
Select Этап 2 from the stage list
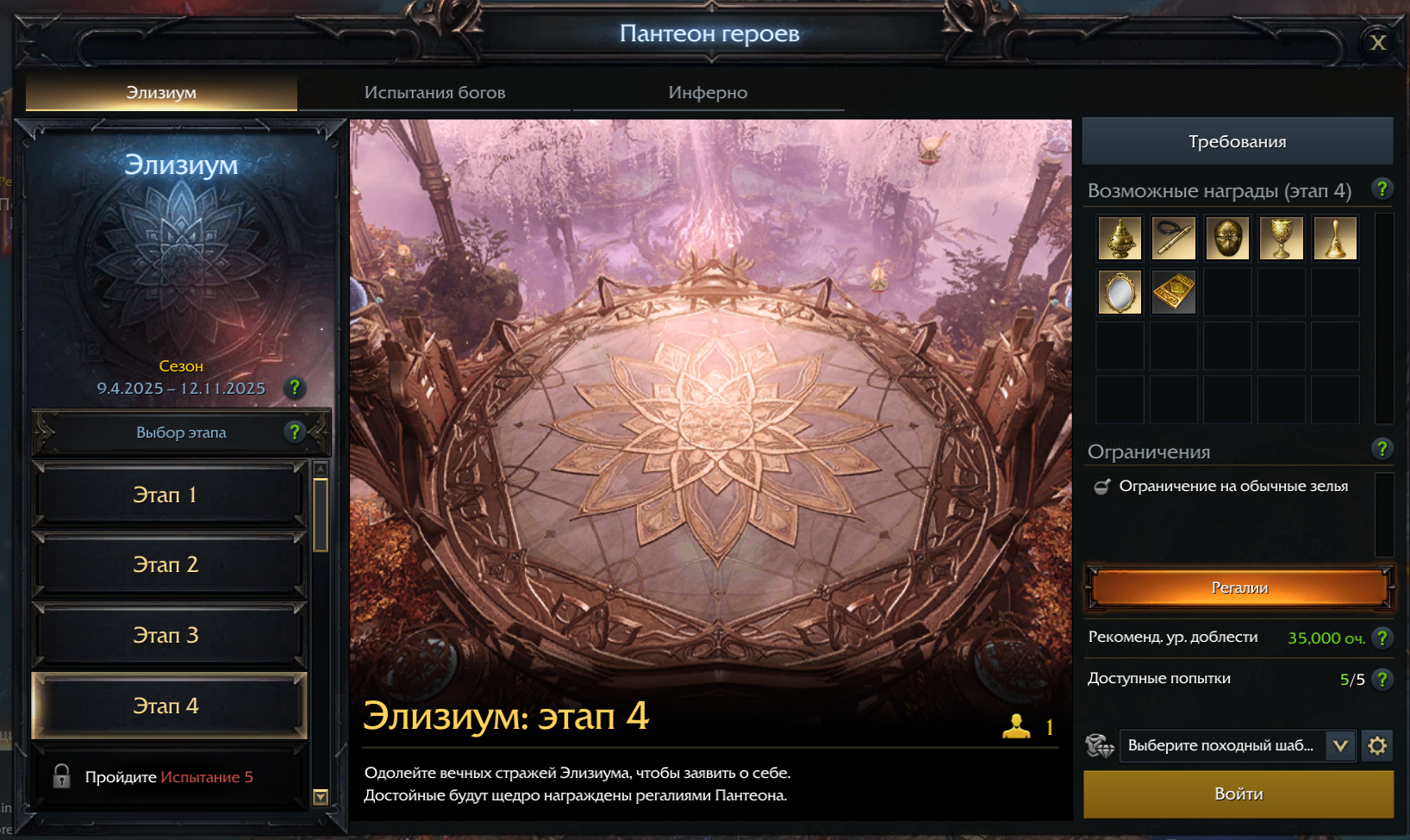(168, 564)
